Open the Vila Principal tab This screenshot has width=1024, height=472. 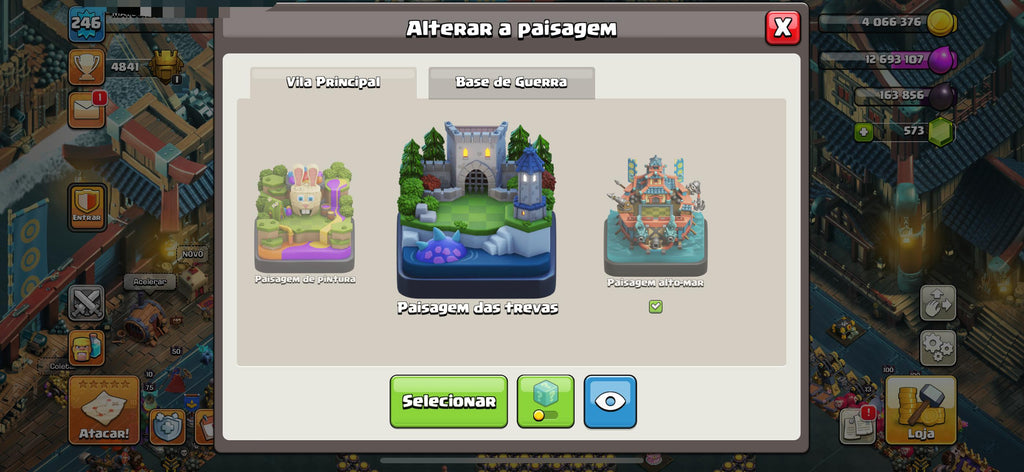(x=333, y=83)
